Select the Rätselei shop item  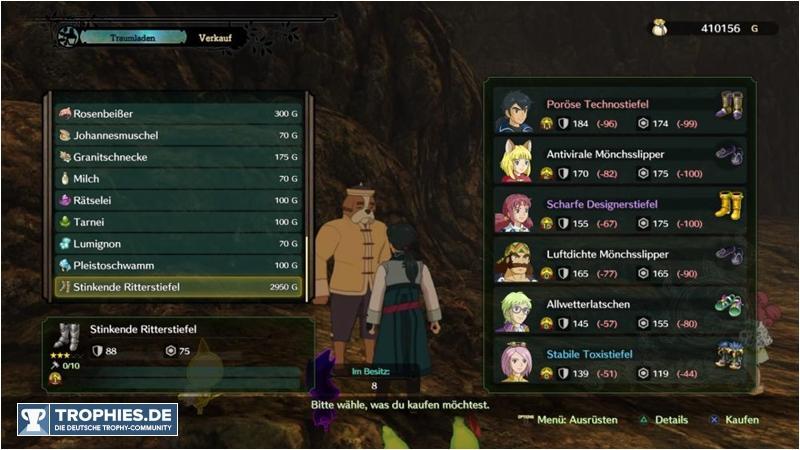[x=180, y=201]
